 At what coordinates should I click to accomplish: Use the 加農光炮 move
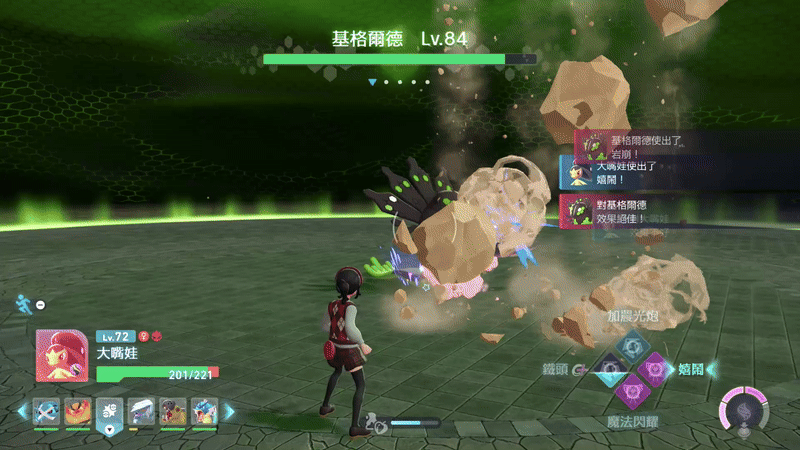pyautogui.click(x=631, y=347)
